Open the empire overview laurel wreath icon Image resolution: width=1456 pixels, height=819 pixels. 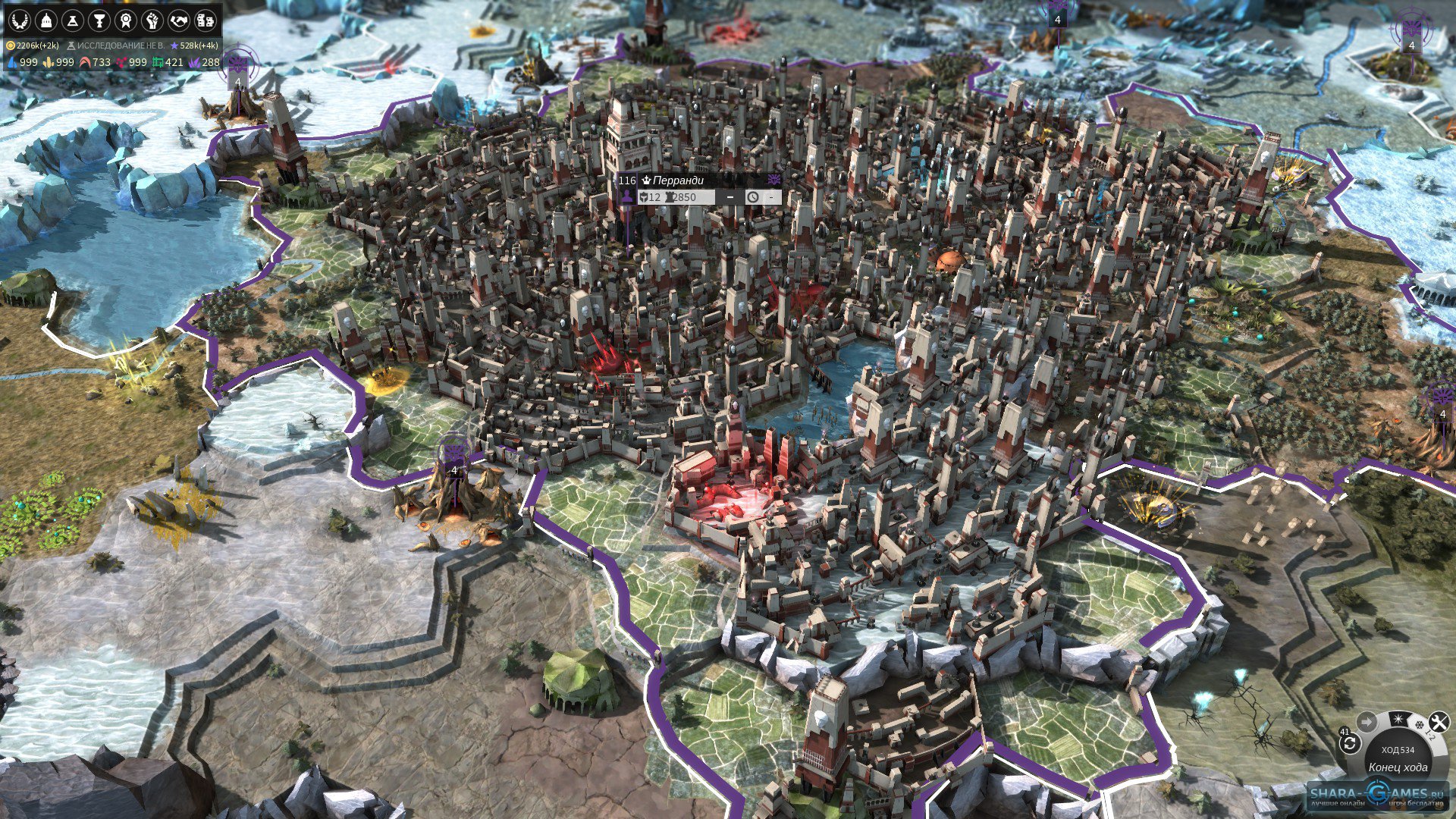pos(20,20)
